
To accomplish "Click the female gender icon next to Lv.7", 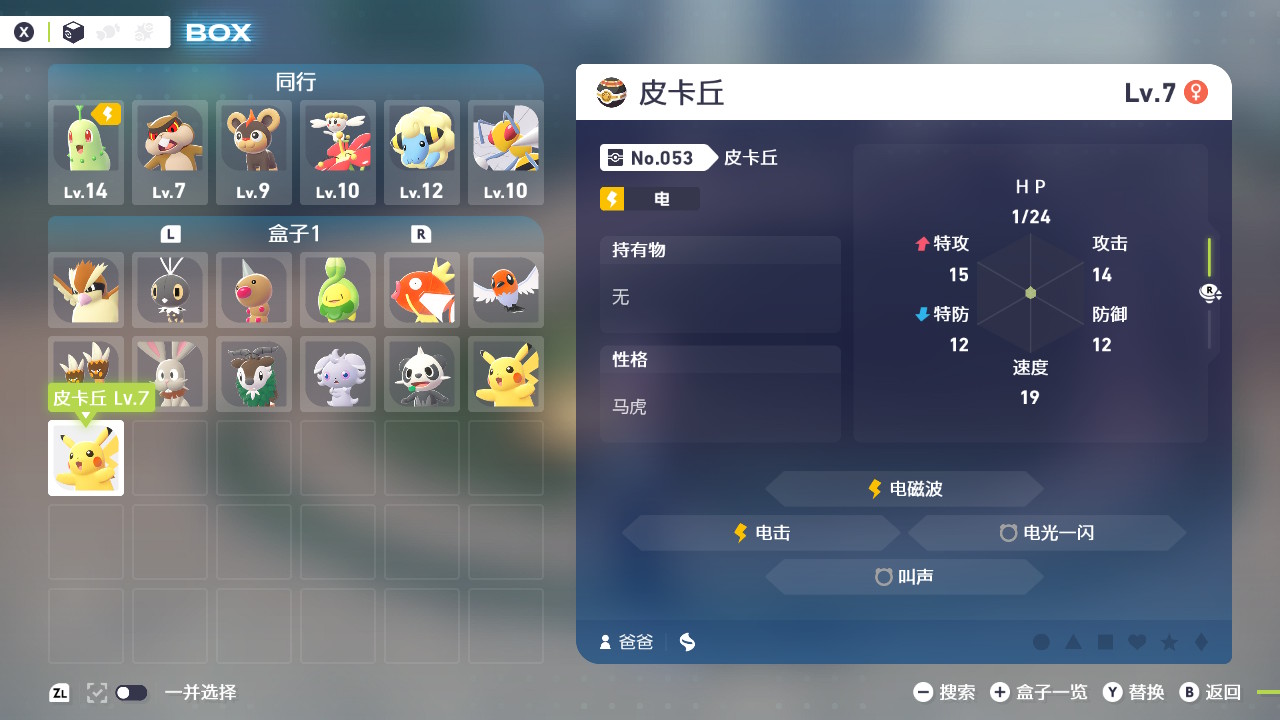I will pyautogui.click(x=1193, y=91).
